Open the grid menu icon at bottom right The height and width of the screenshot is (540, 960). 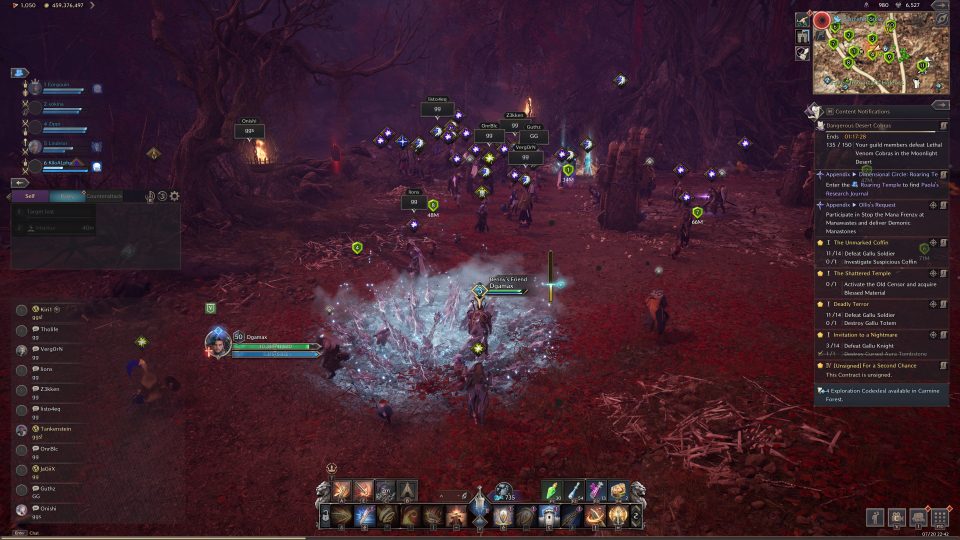[939, 517]
